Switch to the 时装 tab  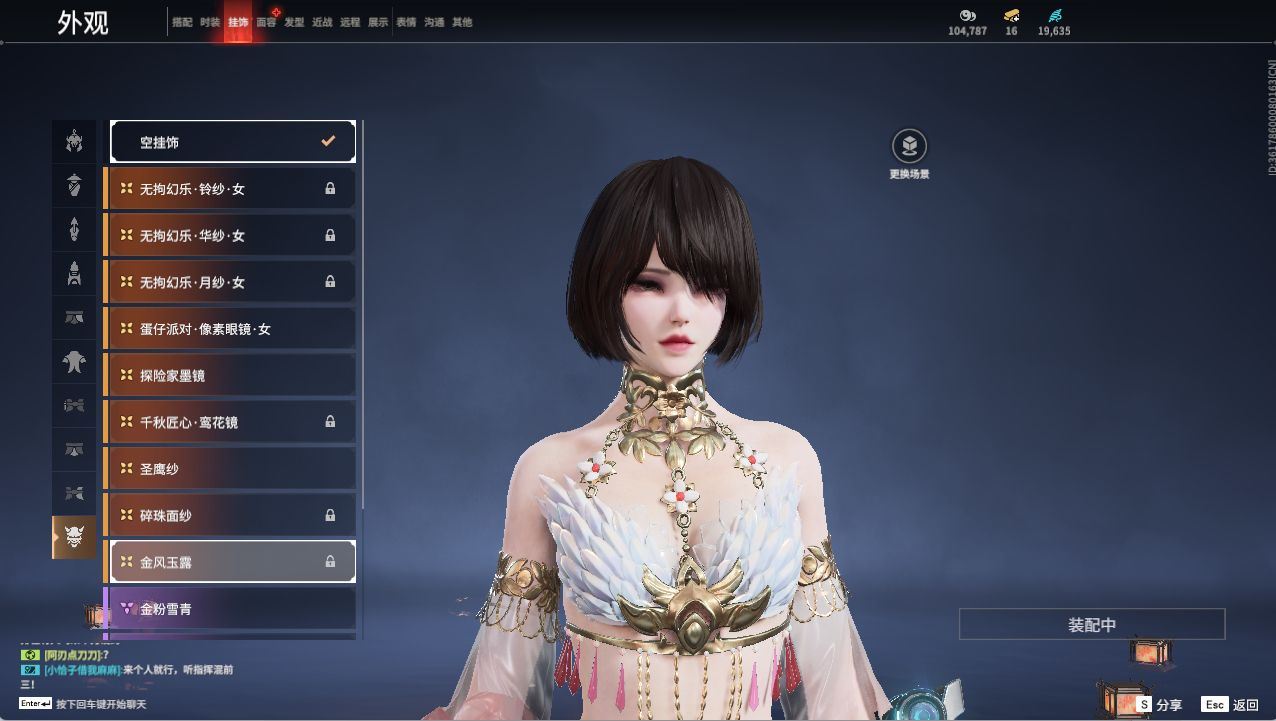point(209,22)
